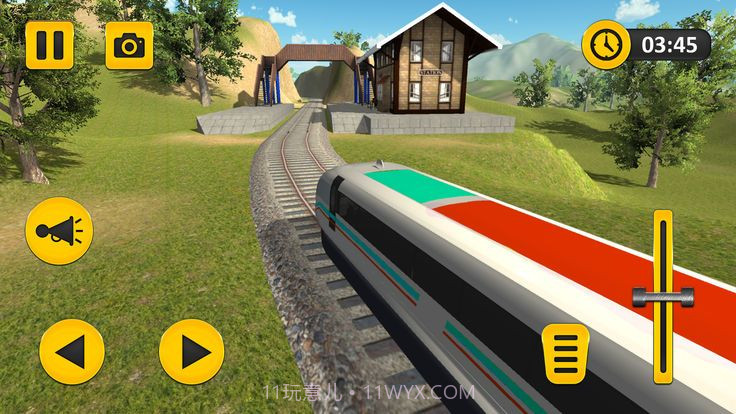Viewport: 736px width, 414px height.
Task: Click the throttle lever handle
Action: pos(663,295)
